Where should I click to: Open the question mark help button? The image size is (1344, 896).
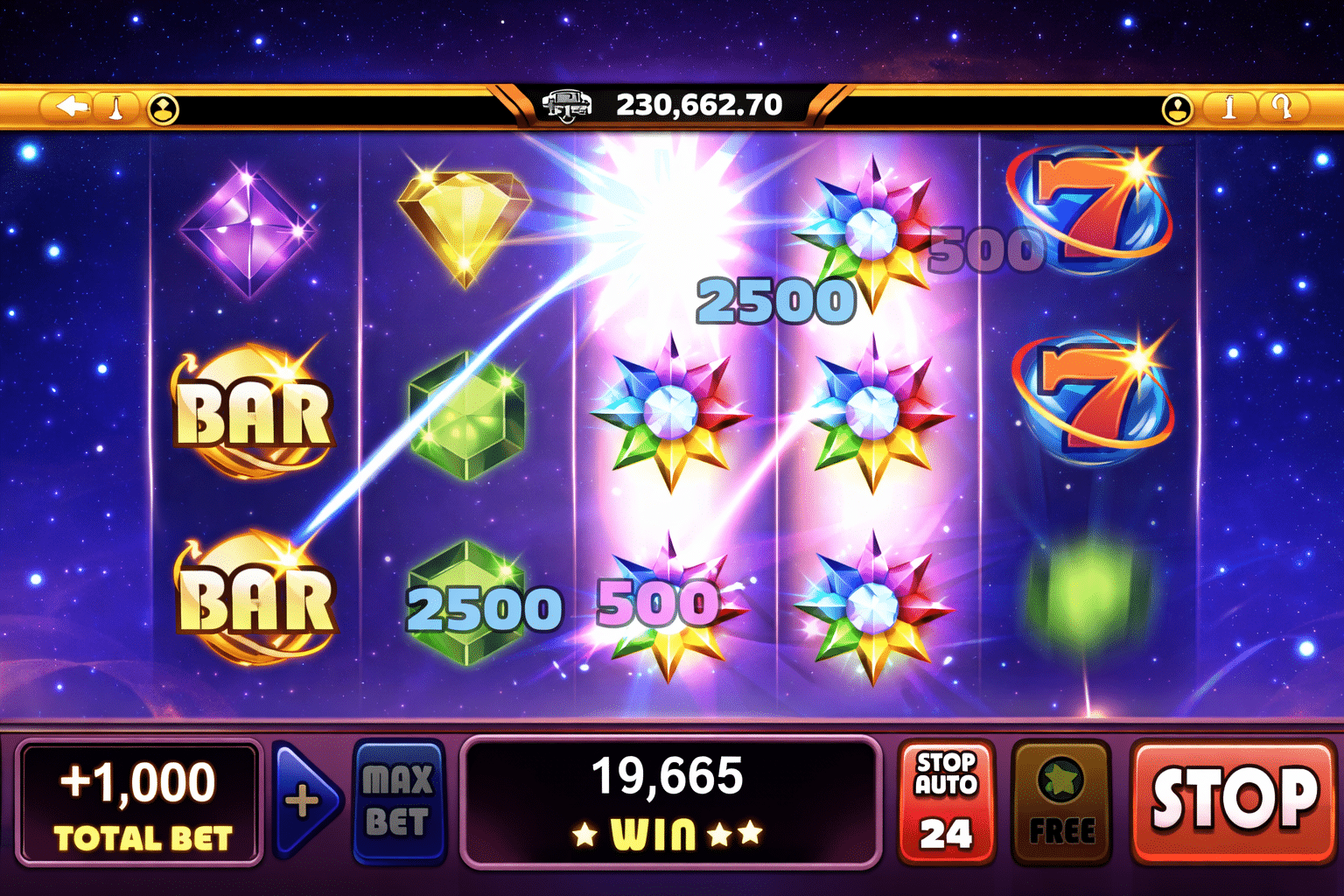coord(1283,108)
